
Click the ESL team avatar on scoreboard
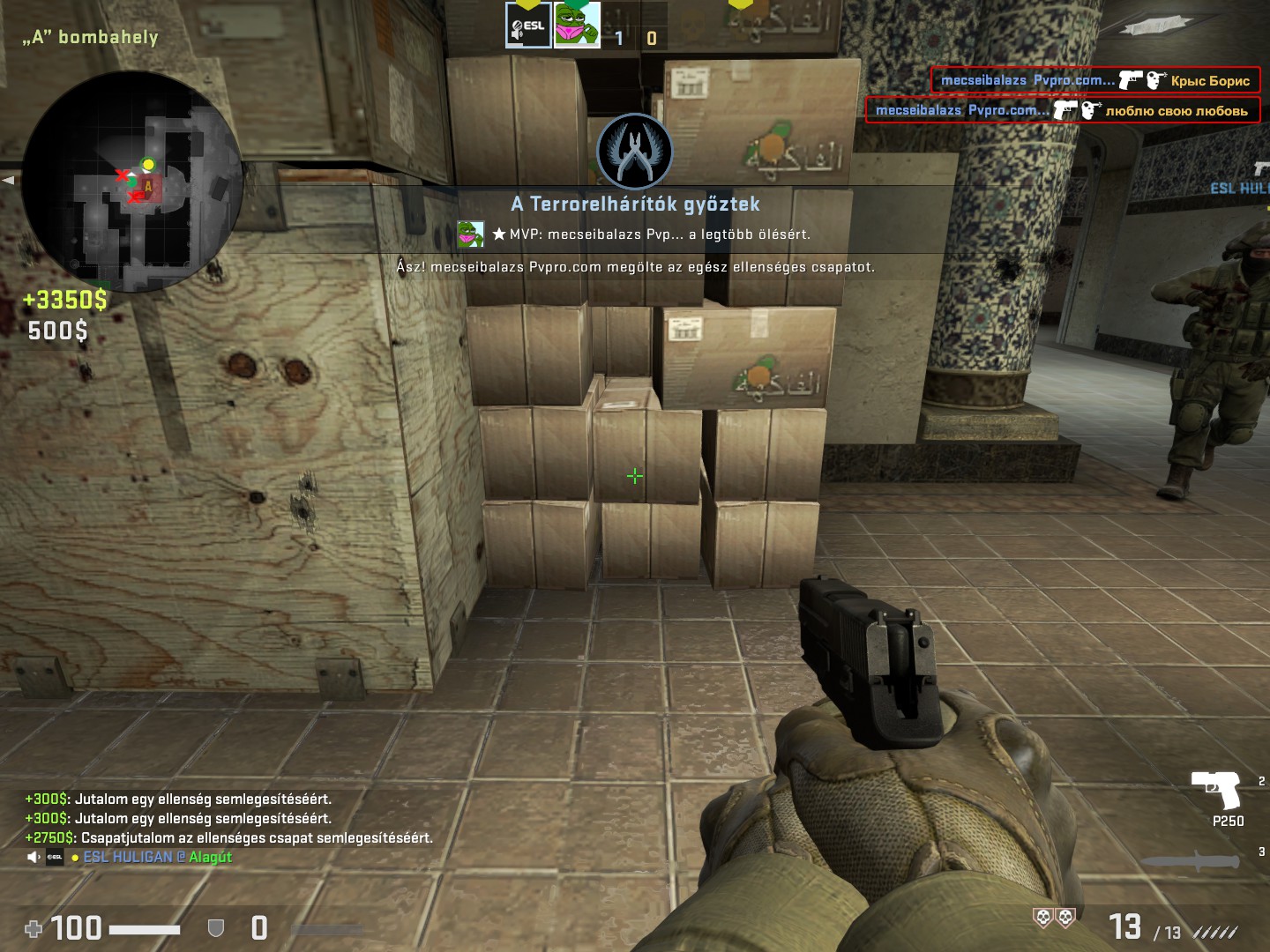pyautogui.click(x=527, y=25)
